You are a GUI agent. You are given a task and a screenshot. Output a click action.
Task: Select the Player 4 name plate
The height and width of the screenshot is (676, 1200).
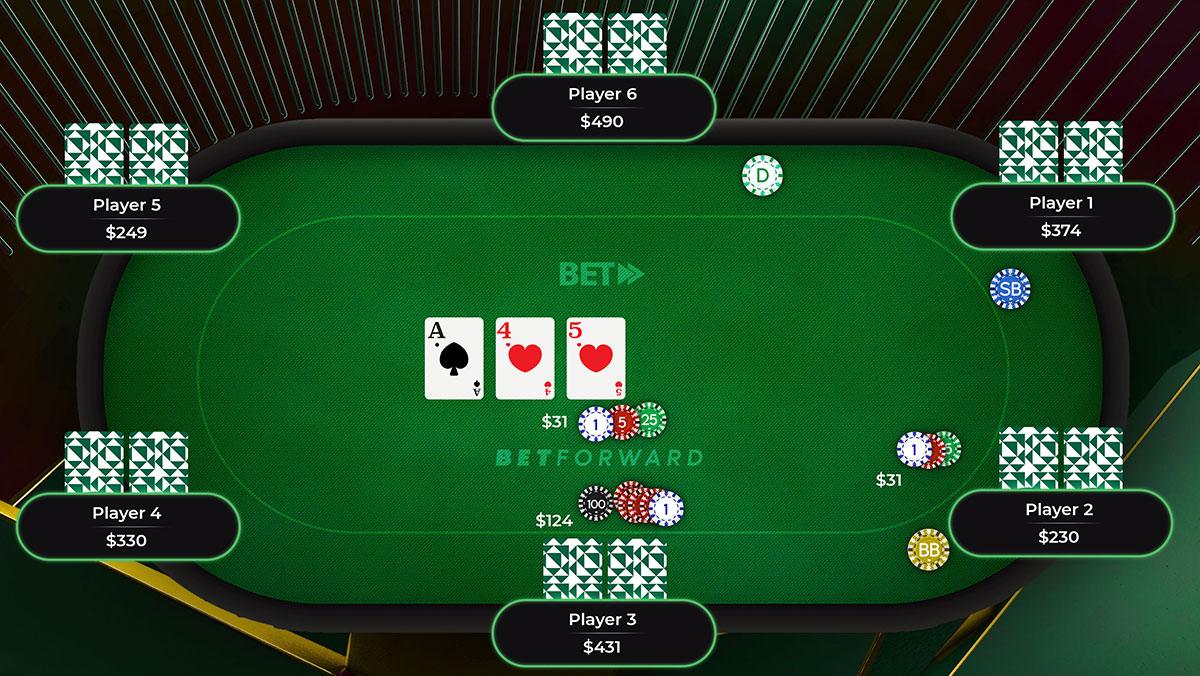point(127,527)
